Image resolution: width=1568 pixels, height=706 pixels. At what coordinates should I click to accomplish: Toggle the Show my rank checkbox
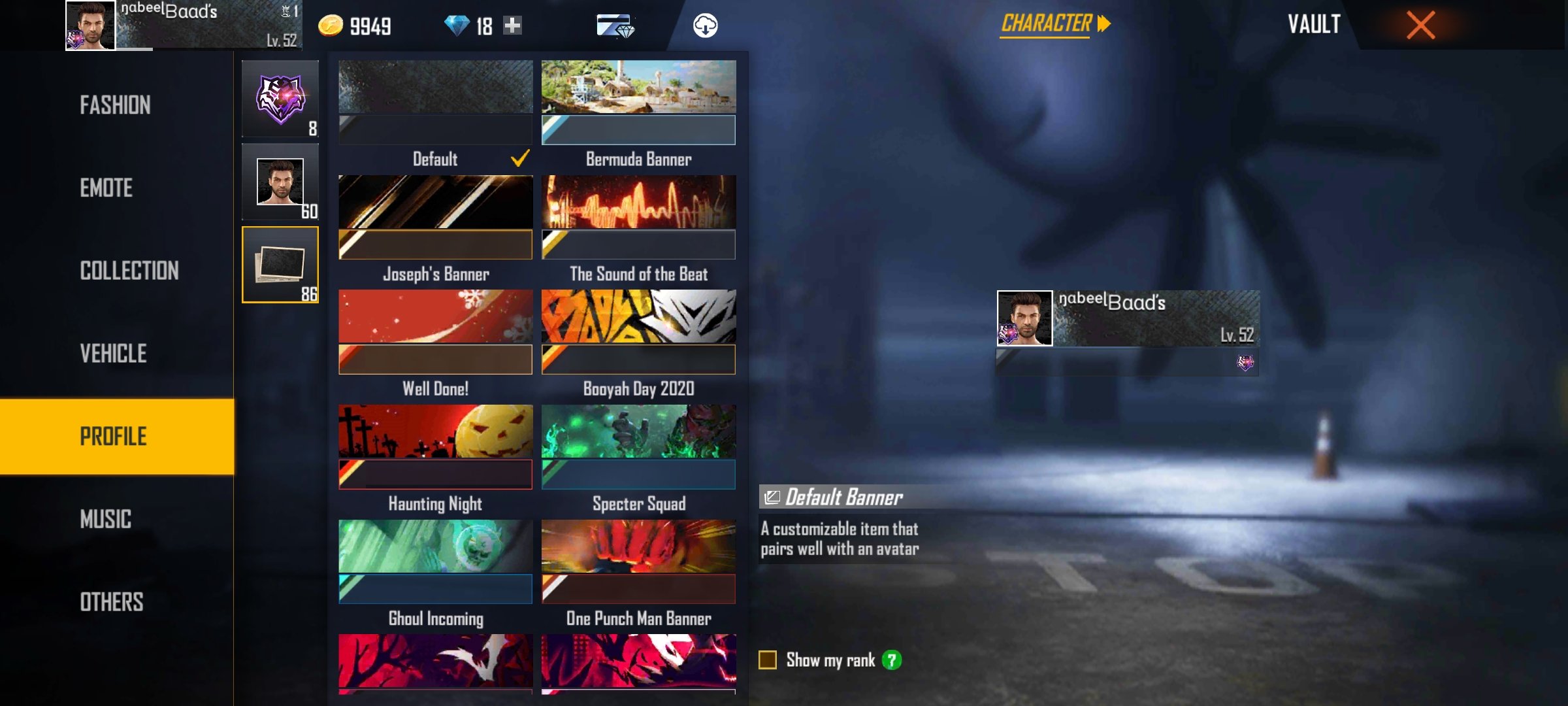coord(768,660)
